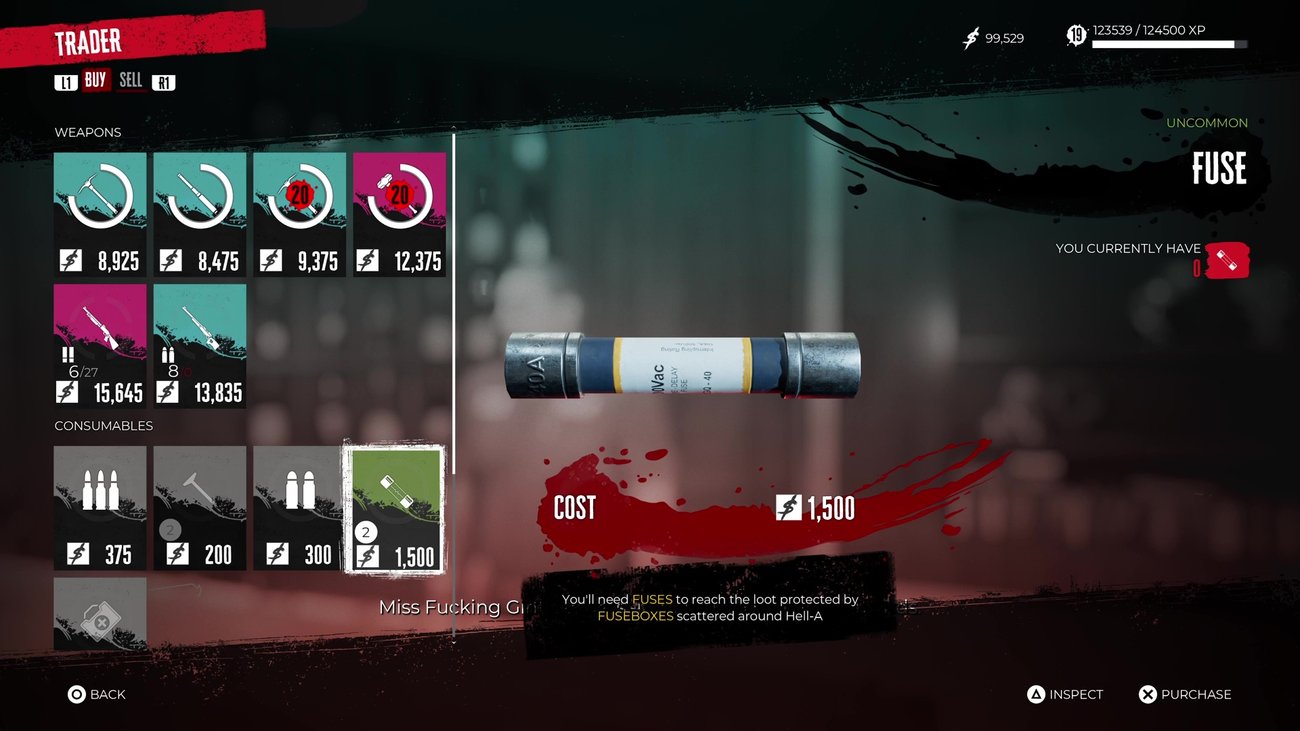
Task: Select the green Fuse item slot
Action: 394,508
